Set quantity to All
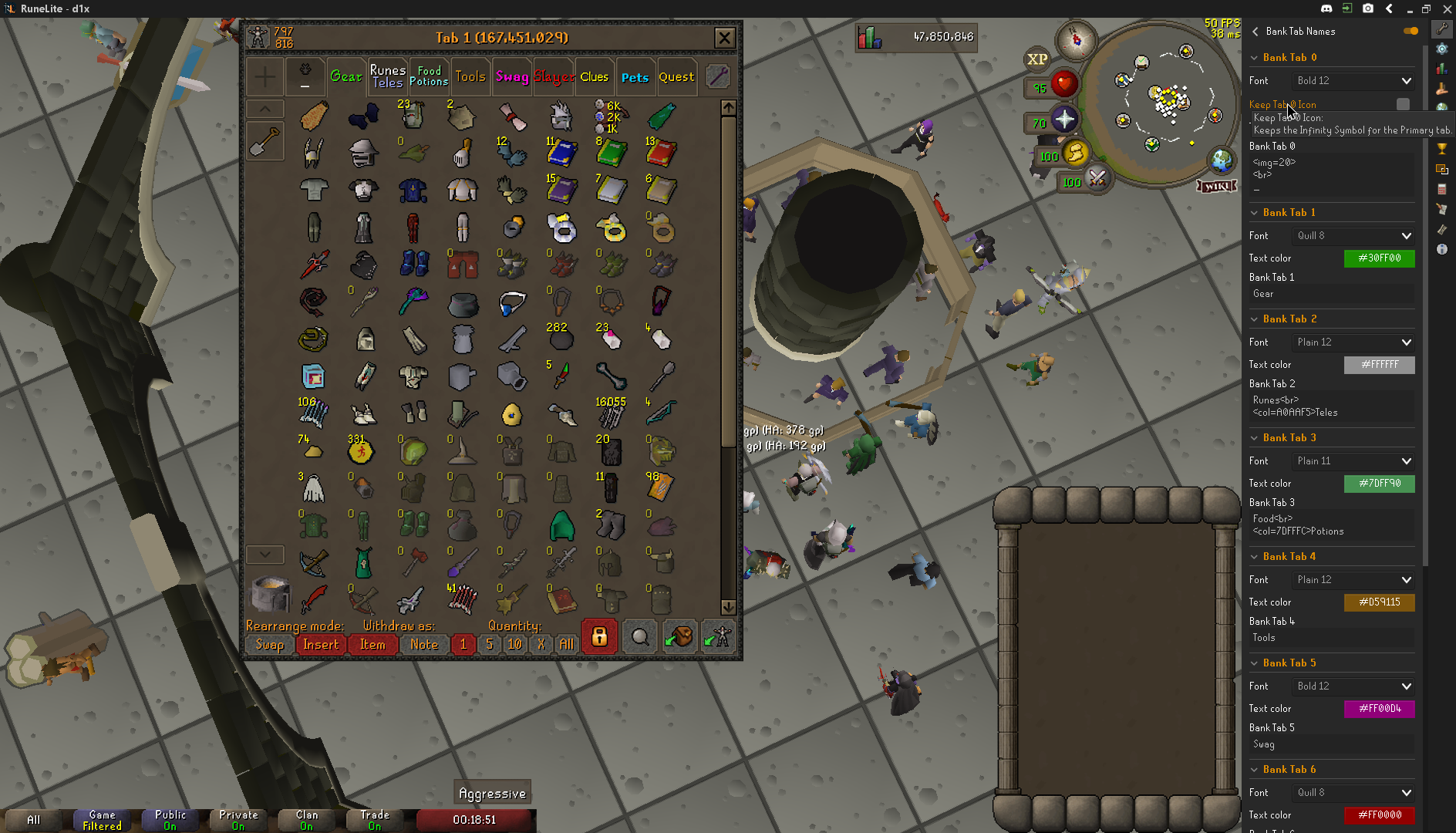This screenshot has height=833, width=1456. [x=567, y=644]
